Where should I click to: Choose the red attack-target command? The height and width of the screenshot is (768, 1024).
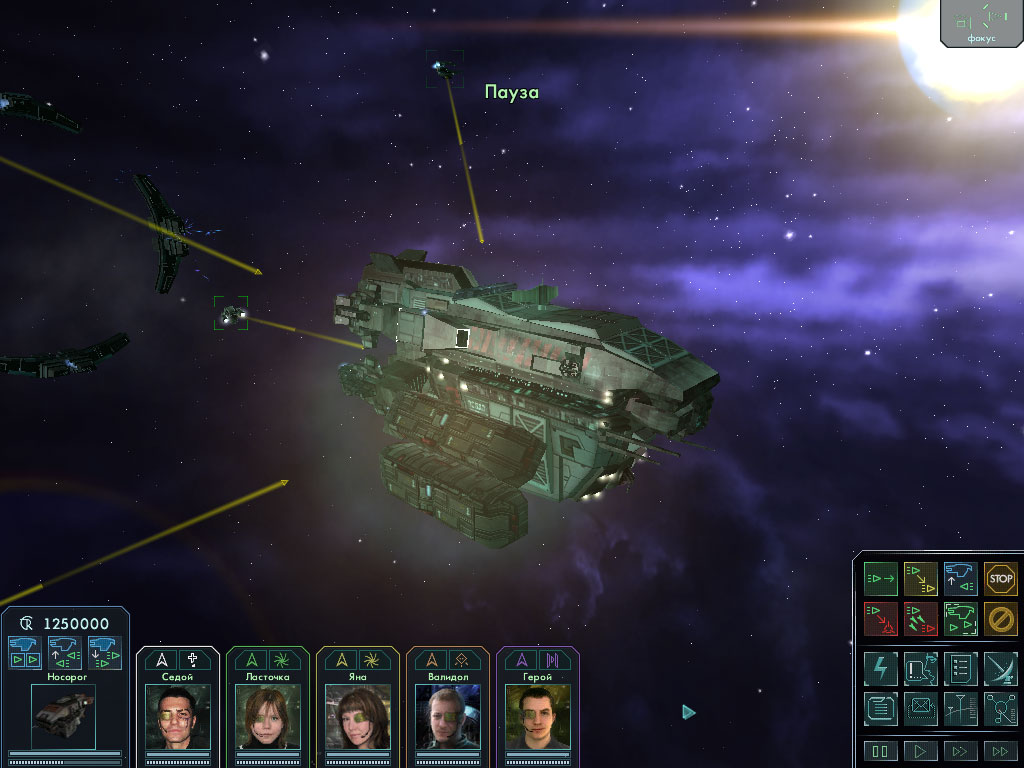(x=881, y=618)
